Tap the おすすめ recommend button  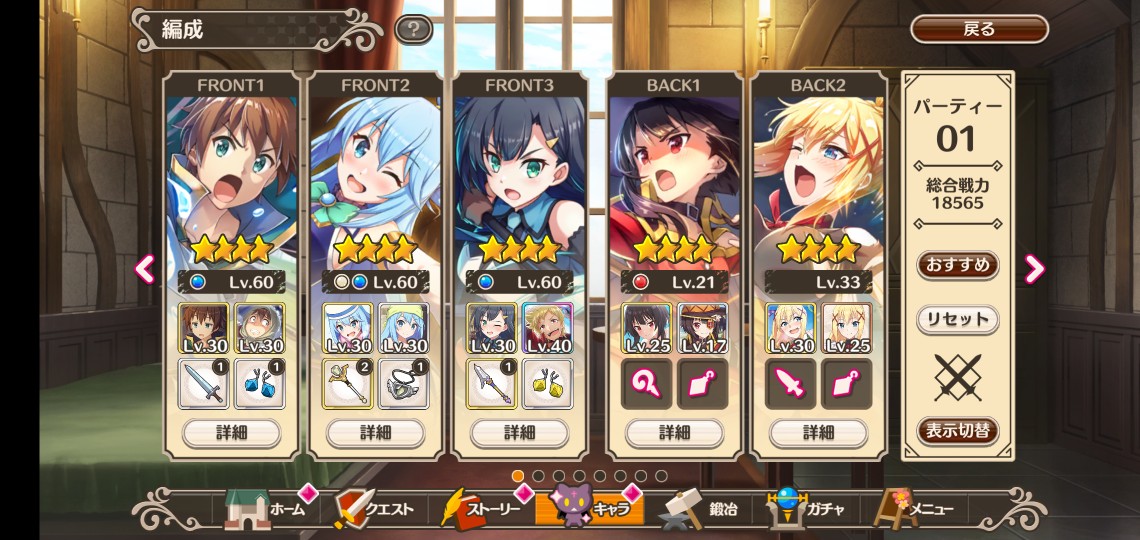pyautogui.click(x=957, y=265)
